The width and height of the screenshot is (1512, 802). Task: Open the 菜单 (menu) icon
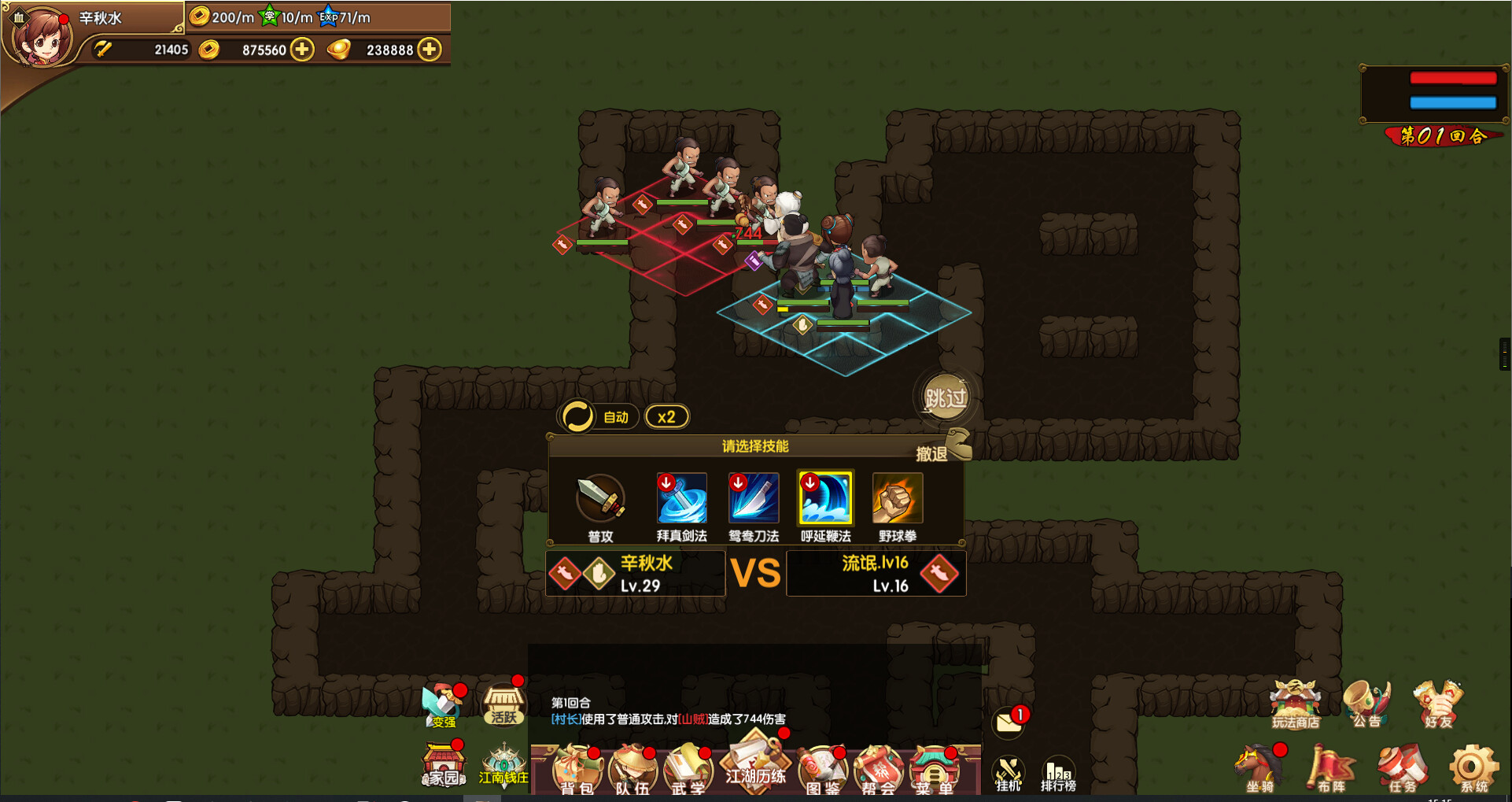tap(934, 767)
